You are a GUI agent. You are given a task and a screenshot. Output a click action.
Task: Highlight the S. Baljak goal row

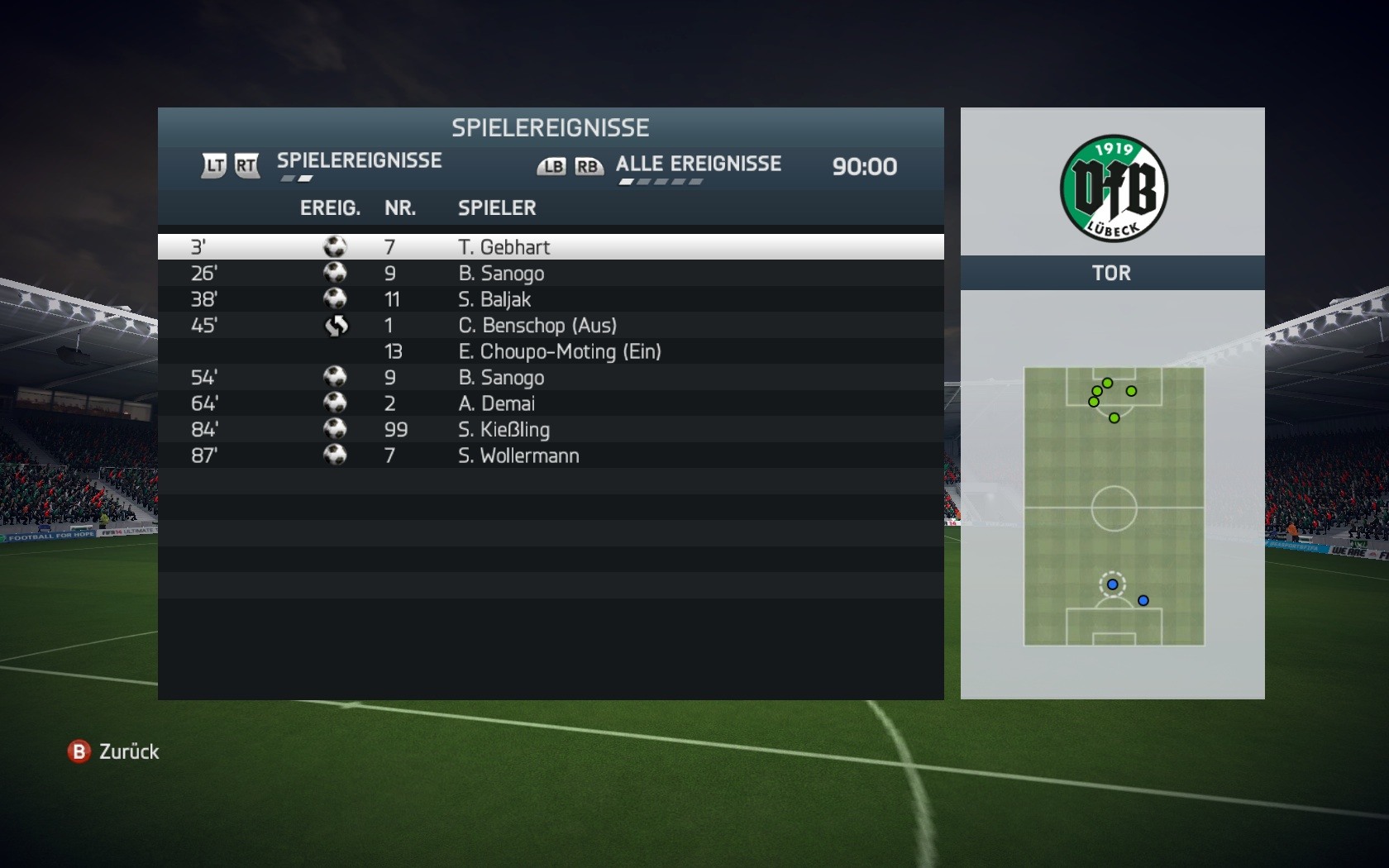click(550, 299)
